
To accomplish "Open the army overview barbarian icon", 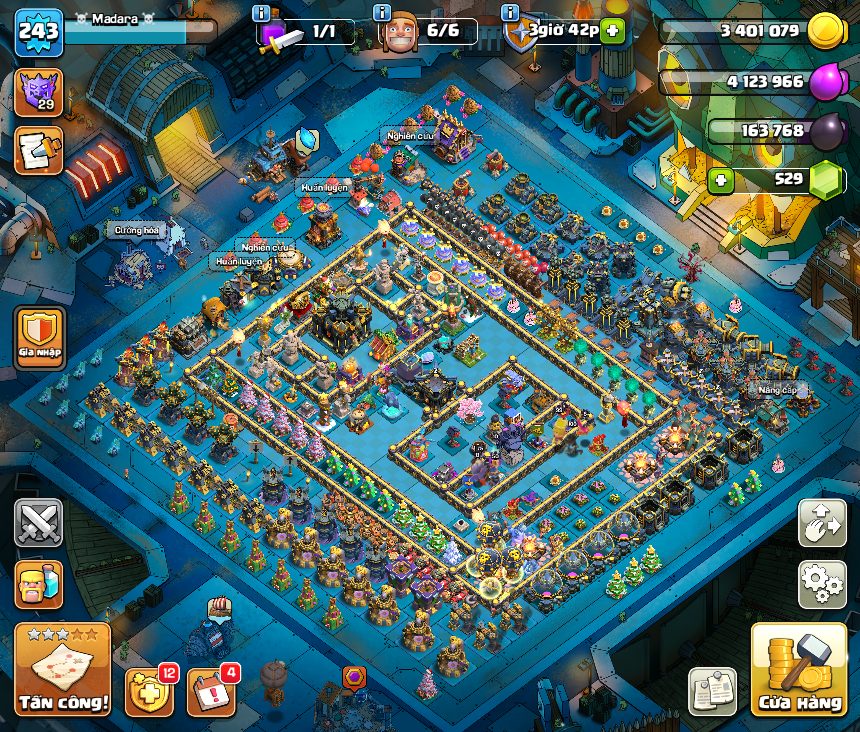I will click(x=38, y=585).
